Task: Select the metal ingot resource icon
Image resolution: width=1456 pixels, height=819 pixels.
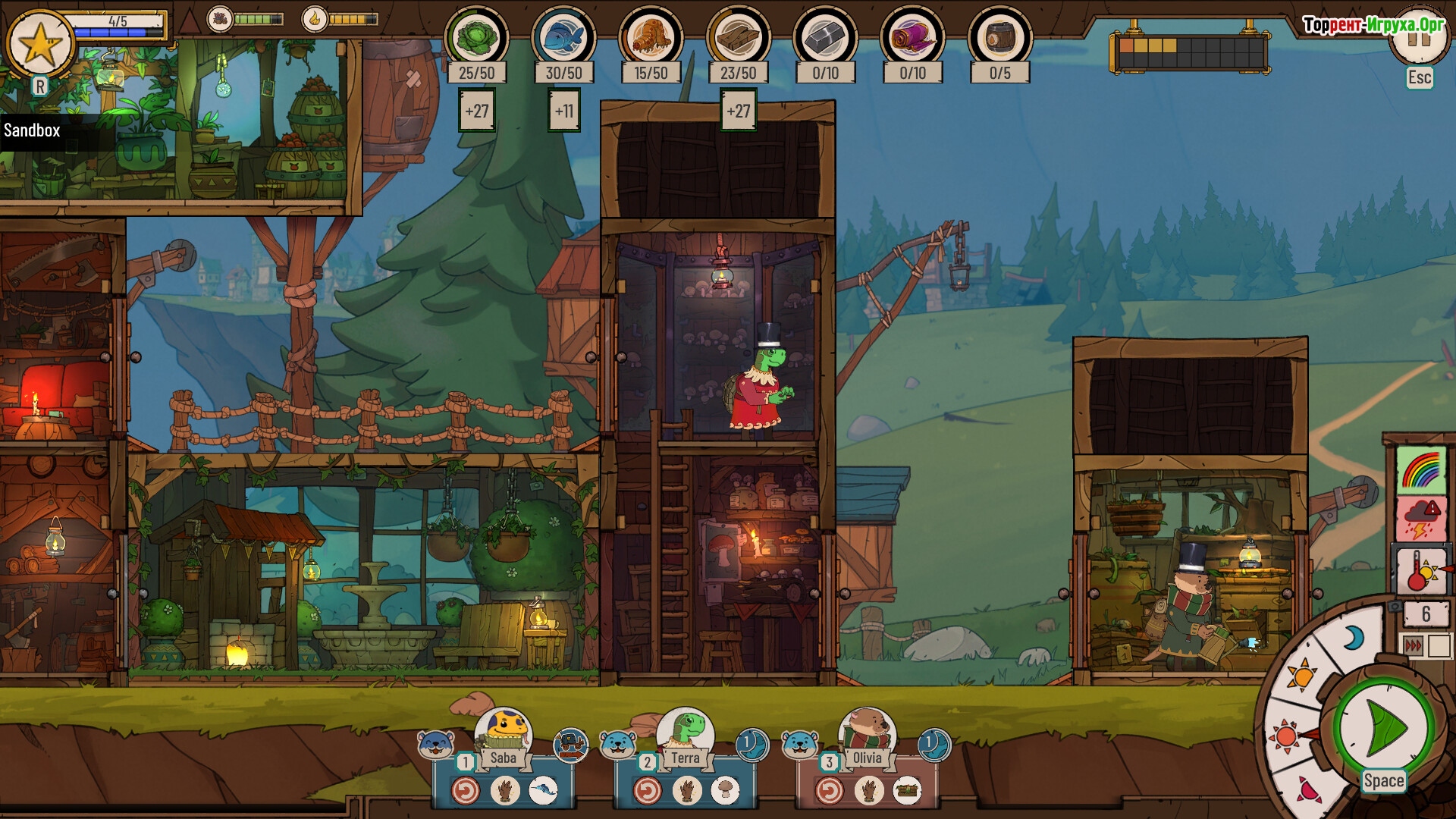Action: pyautogui.click(x=825, y=37)
